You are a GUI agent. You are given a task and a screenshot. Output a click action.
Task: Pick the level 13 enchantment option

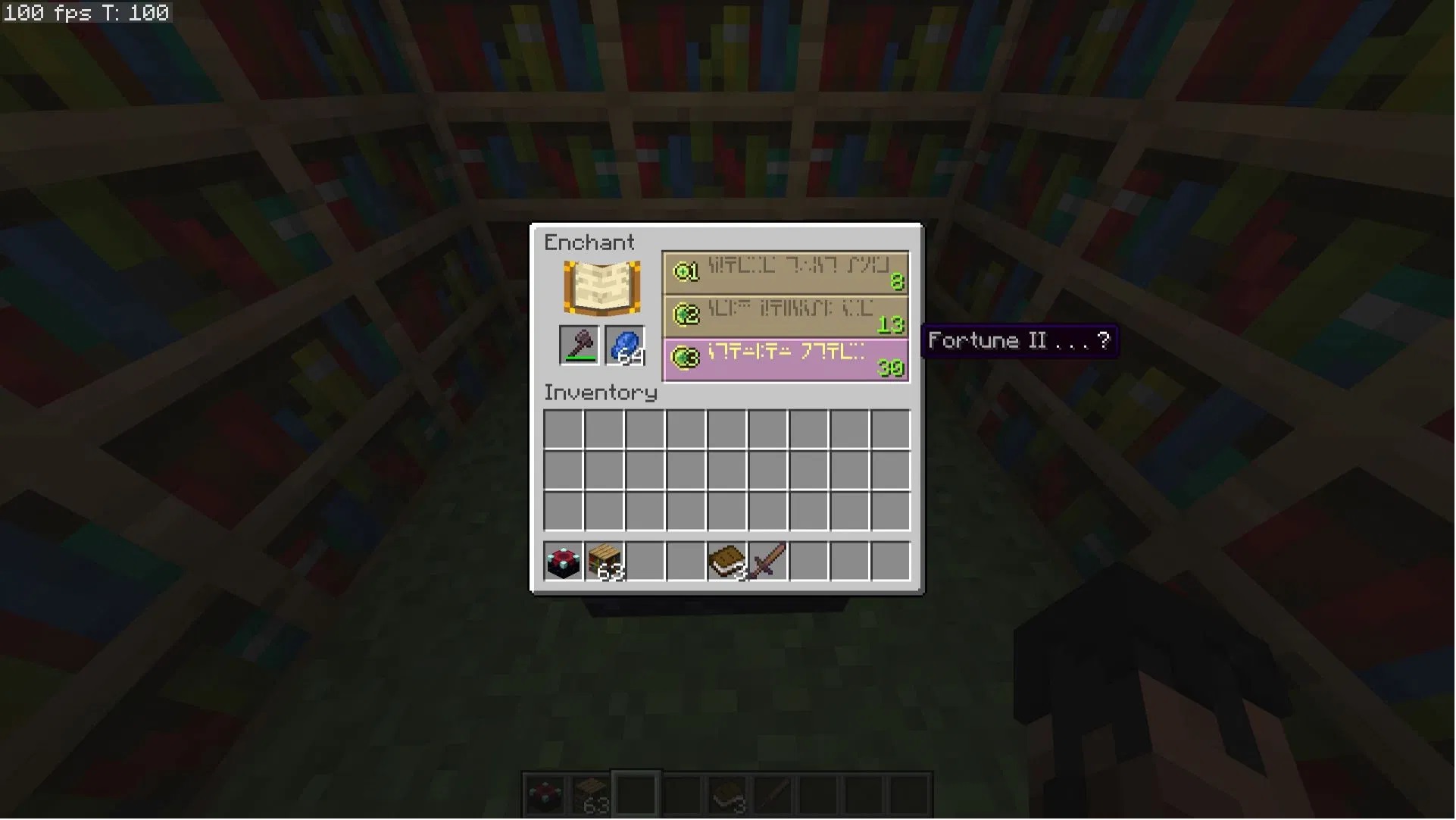pyautogui.click(x=786, y=316)
